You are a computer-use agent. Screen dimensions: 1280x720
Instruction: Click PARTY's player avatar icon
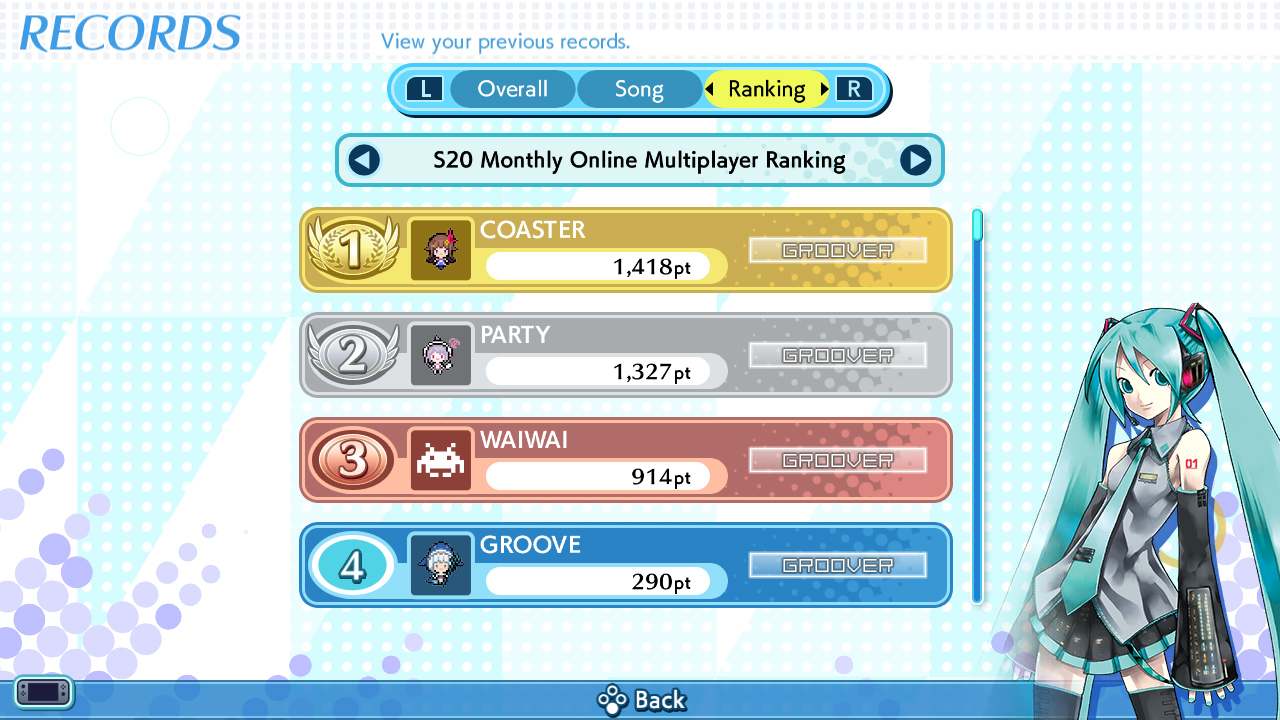pyautogui.click(x=440, y=354)
